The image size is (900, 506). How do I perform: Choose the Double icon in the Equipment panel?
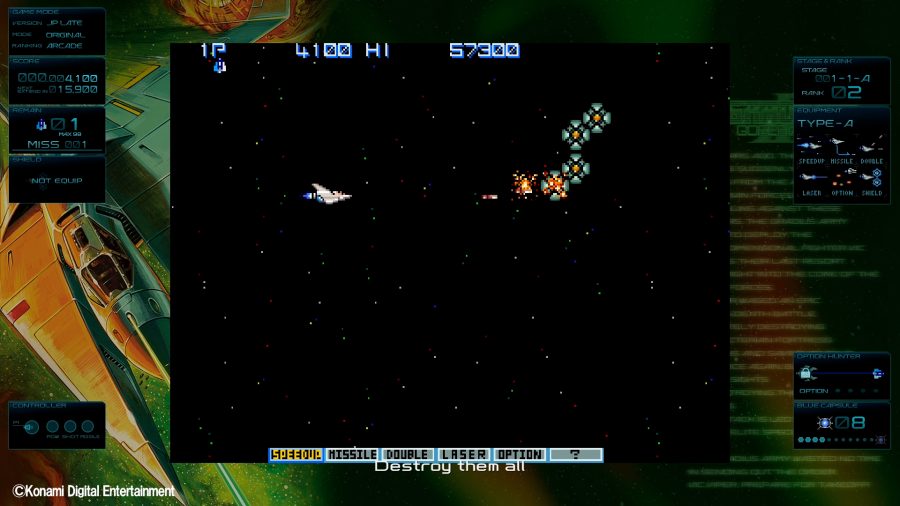coord(872,146)
